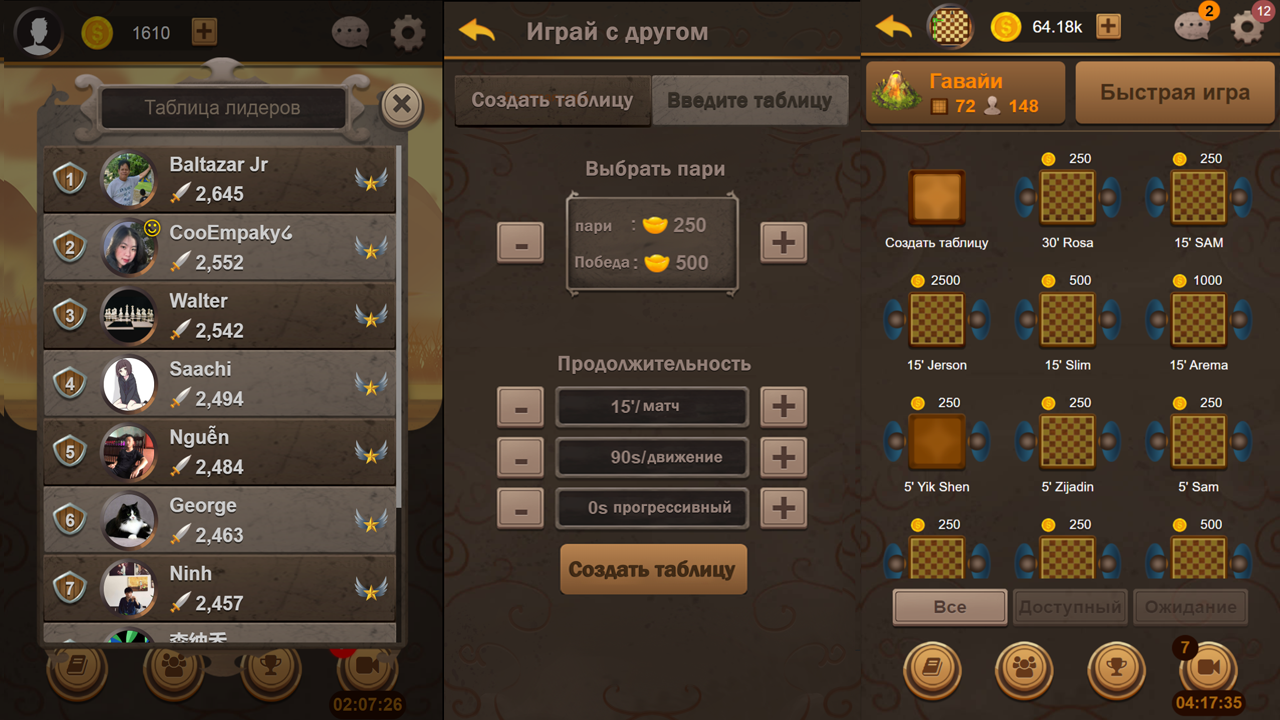Open the journal book icon at bottom
The width and height of the screenshot is (1280, 720).
click(932, 670)
